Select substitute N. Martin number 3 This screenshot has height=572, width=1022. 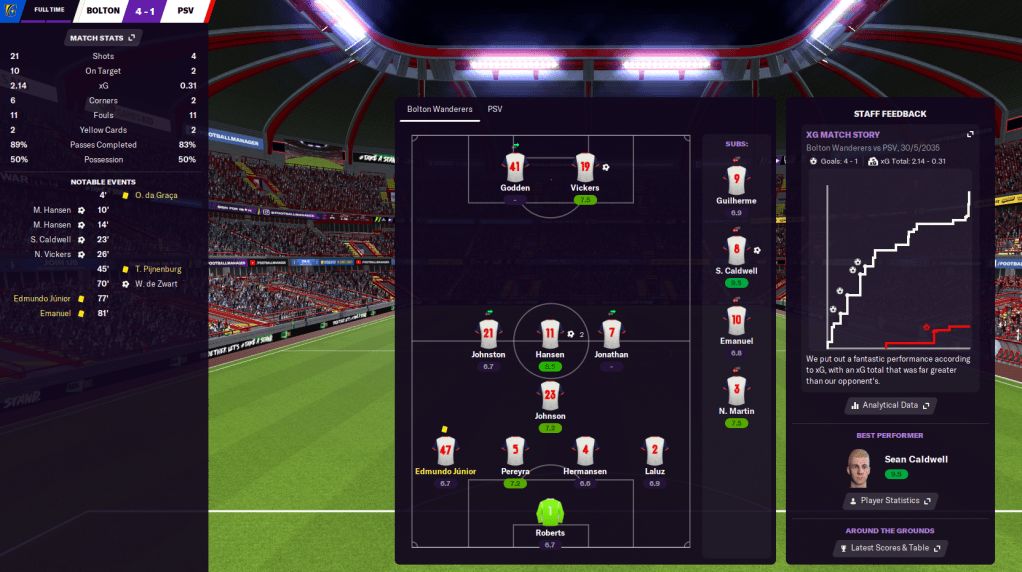click(x=736, y=390)
